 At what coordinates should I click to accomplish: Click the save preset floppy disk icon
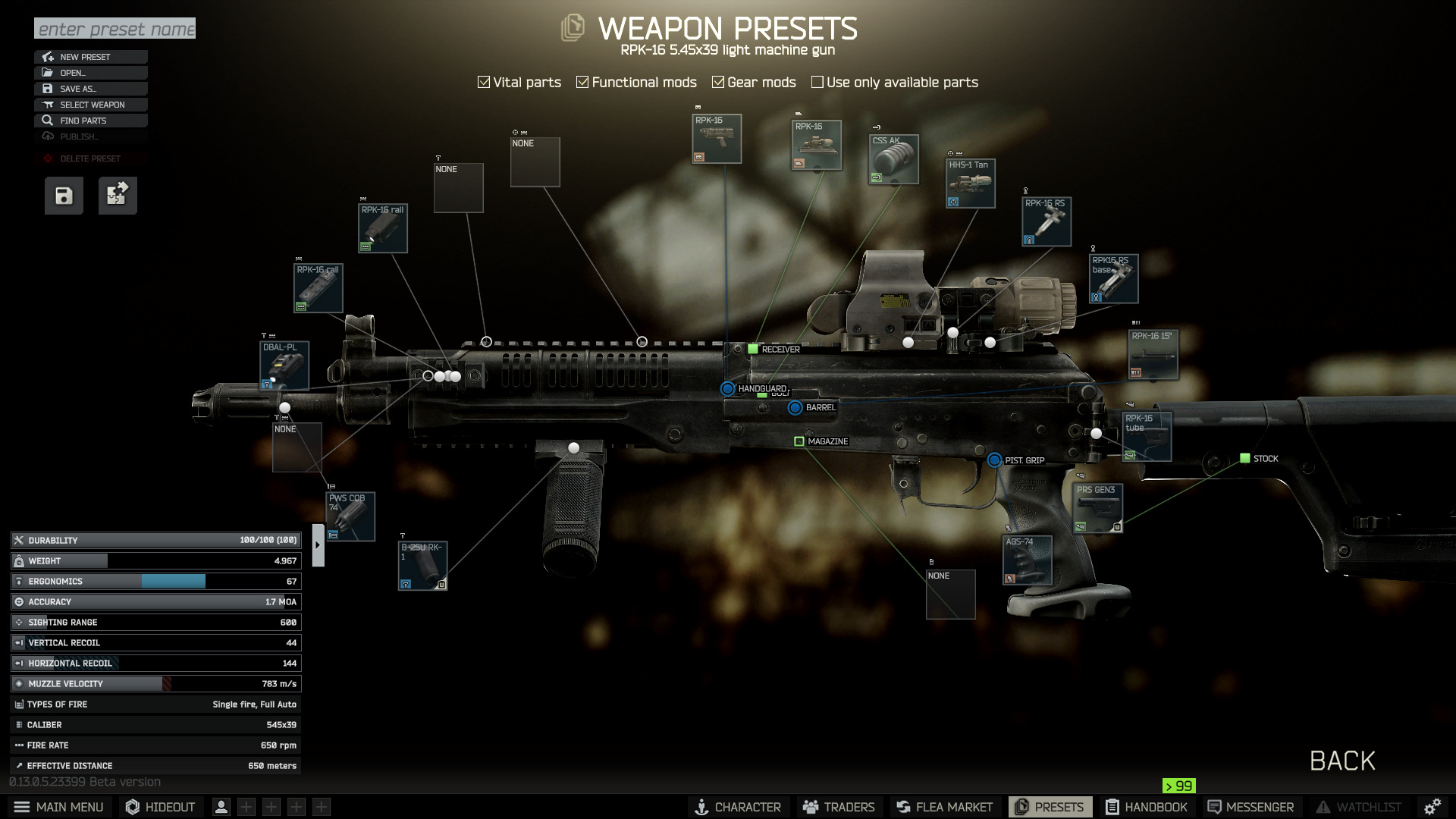tap(63, 195)
